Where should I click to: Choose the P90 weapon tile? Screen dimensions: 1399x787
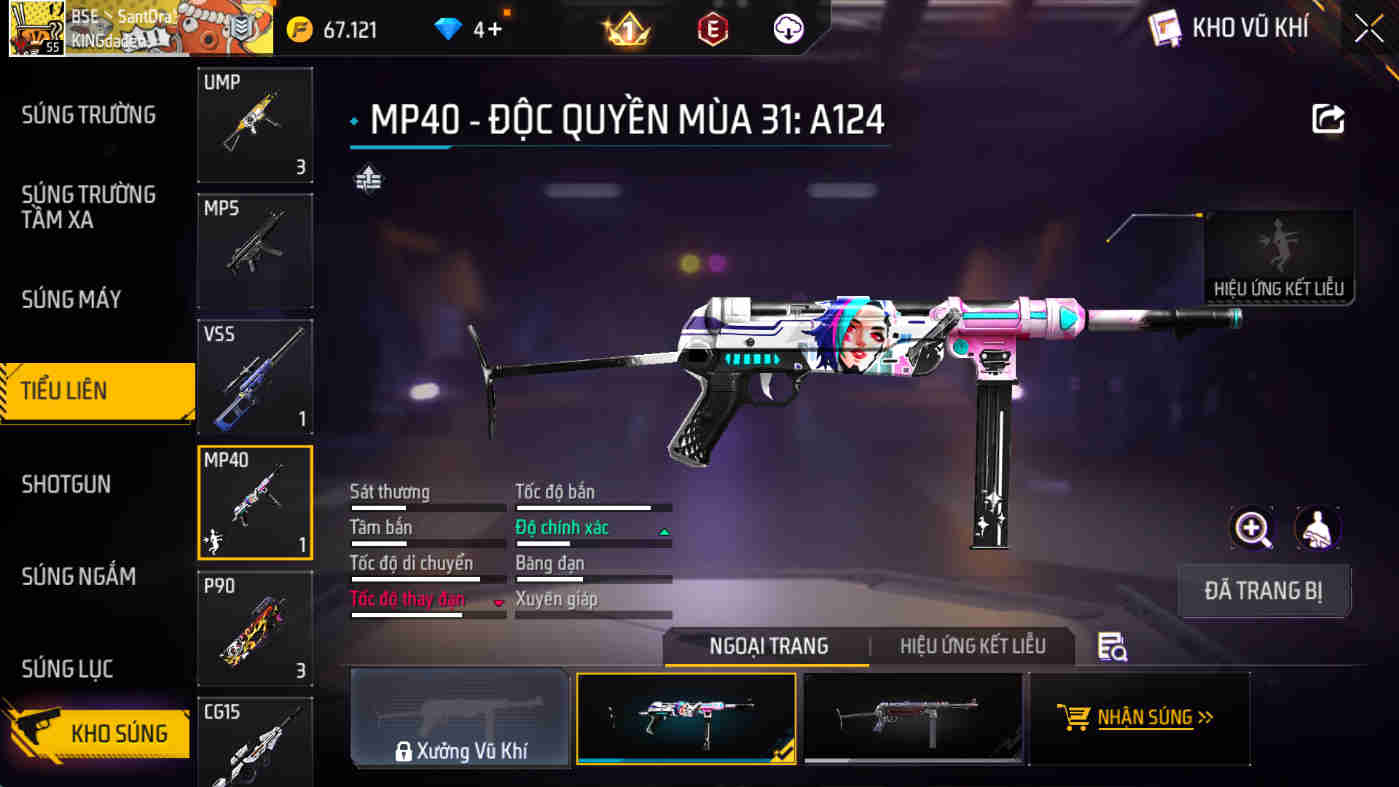click(x=255, y=629)
